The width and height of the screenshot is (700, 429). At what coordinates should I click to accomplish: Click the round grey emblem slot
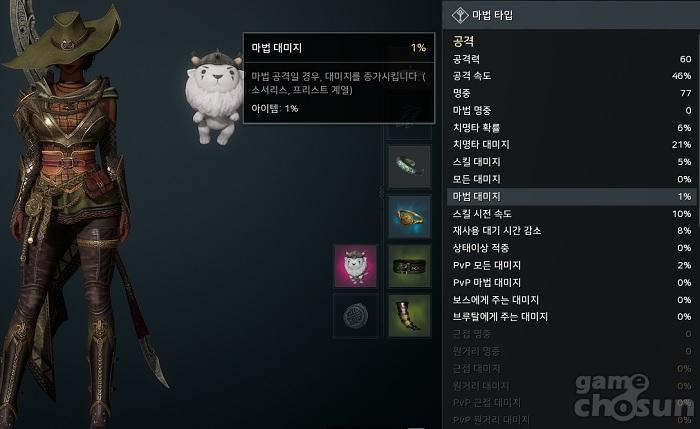pos(355,314)
